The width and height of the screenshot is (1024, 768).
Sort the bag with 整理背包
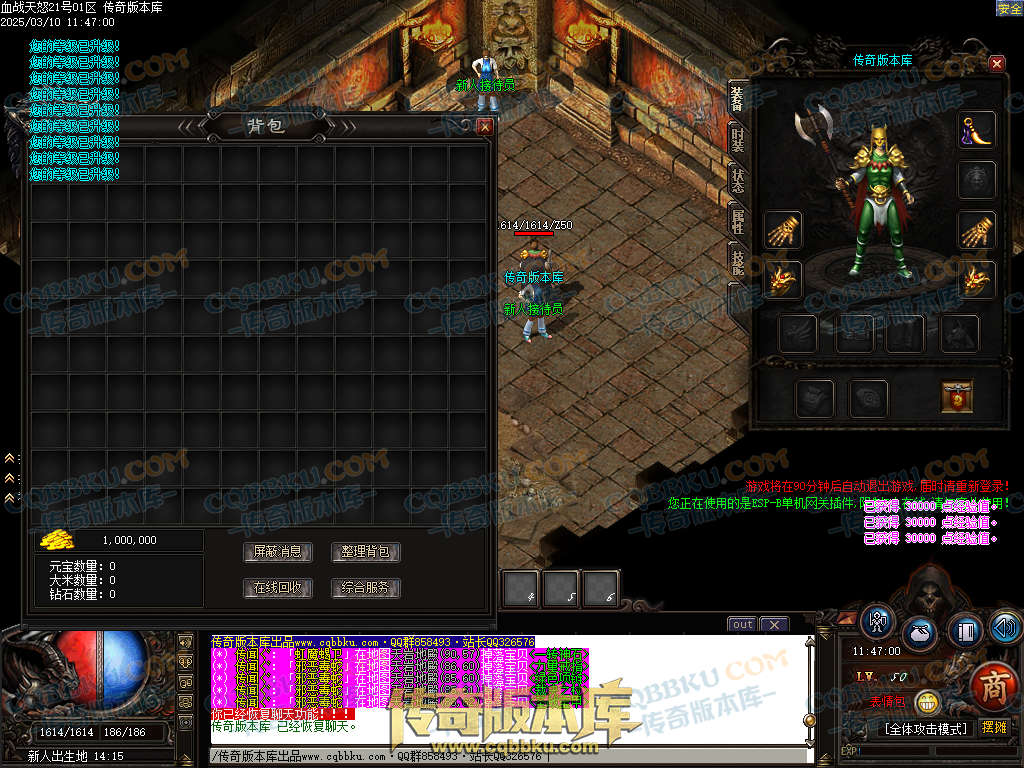(x=366, y=552)
